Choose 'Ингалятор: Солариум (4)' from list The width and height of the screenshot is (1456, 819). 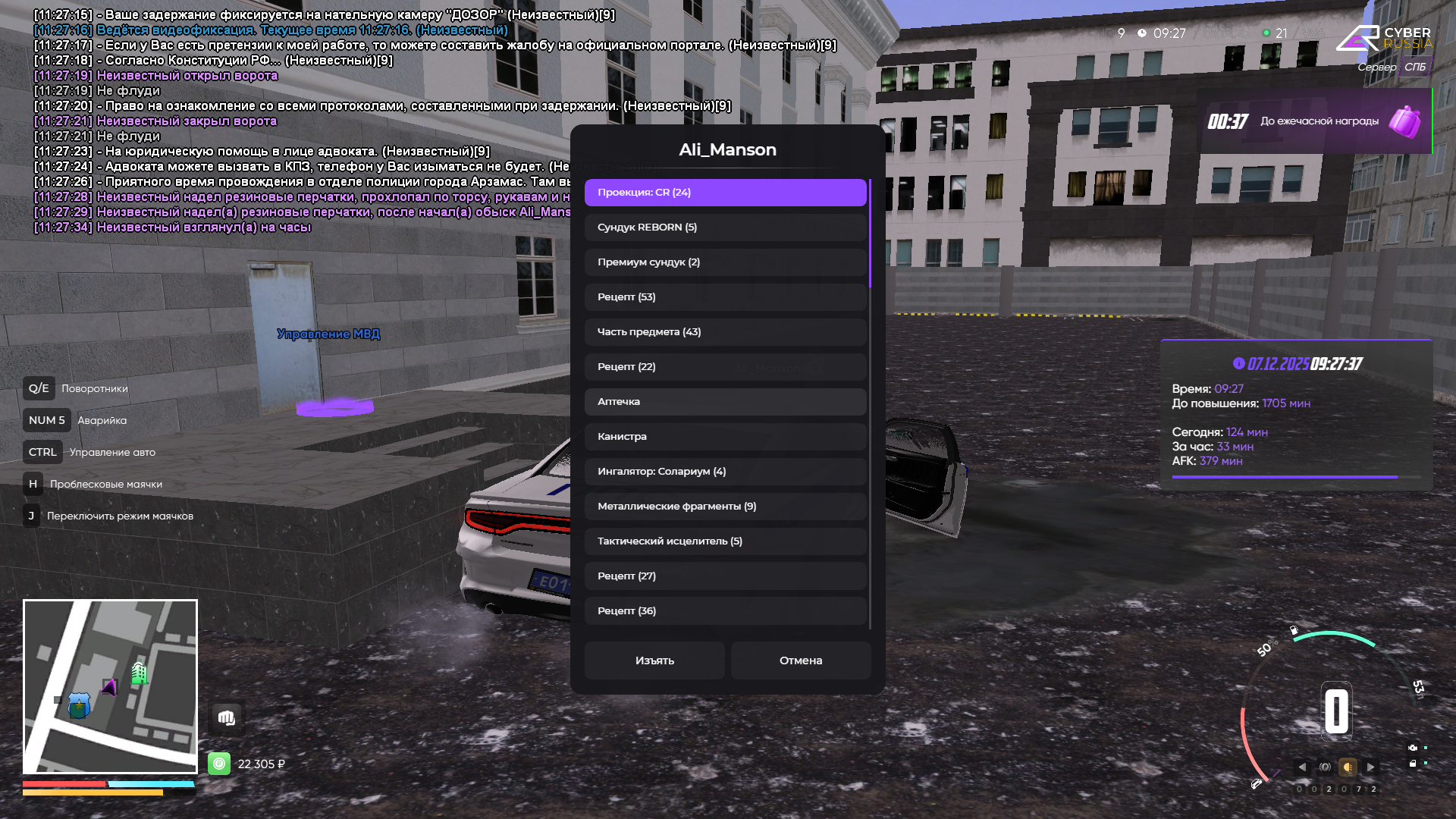(x=725, y=472)
